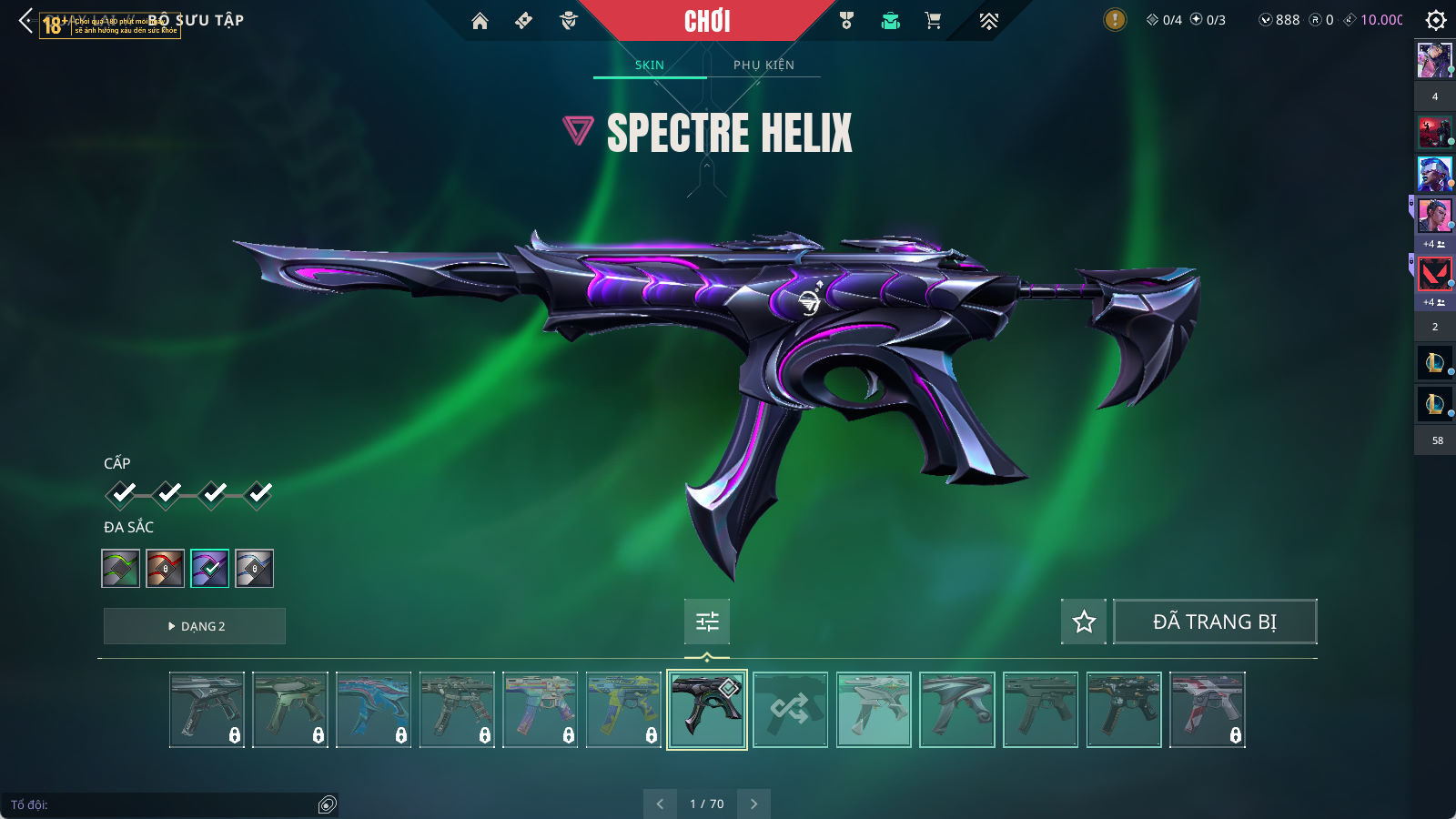1456x819 pixels.
Task: Click the Tổ đội party chat box
Action: [164, 804]
